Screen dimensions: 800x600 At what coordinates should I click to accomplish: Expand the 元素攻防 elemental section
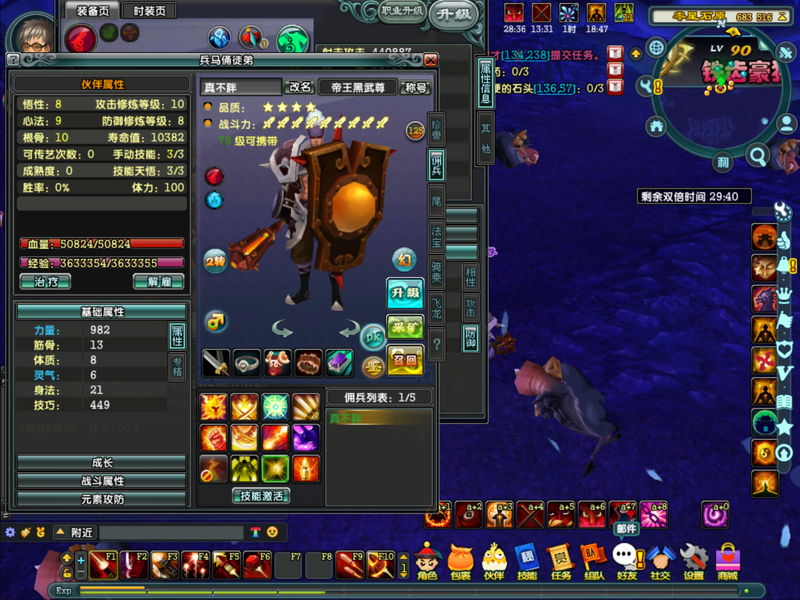click(x=102, y=498)
